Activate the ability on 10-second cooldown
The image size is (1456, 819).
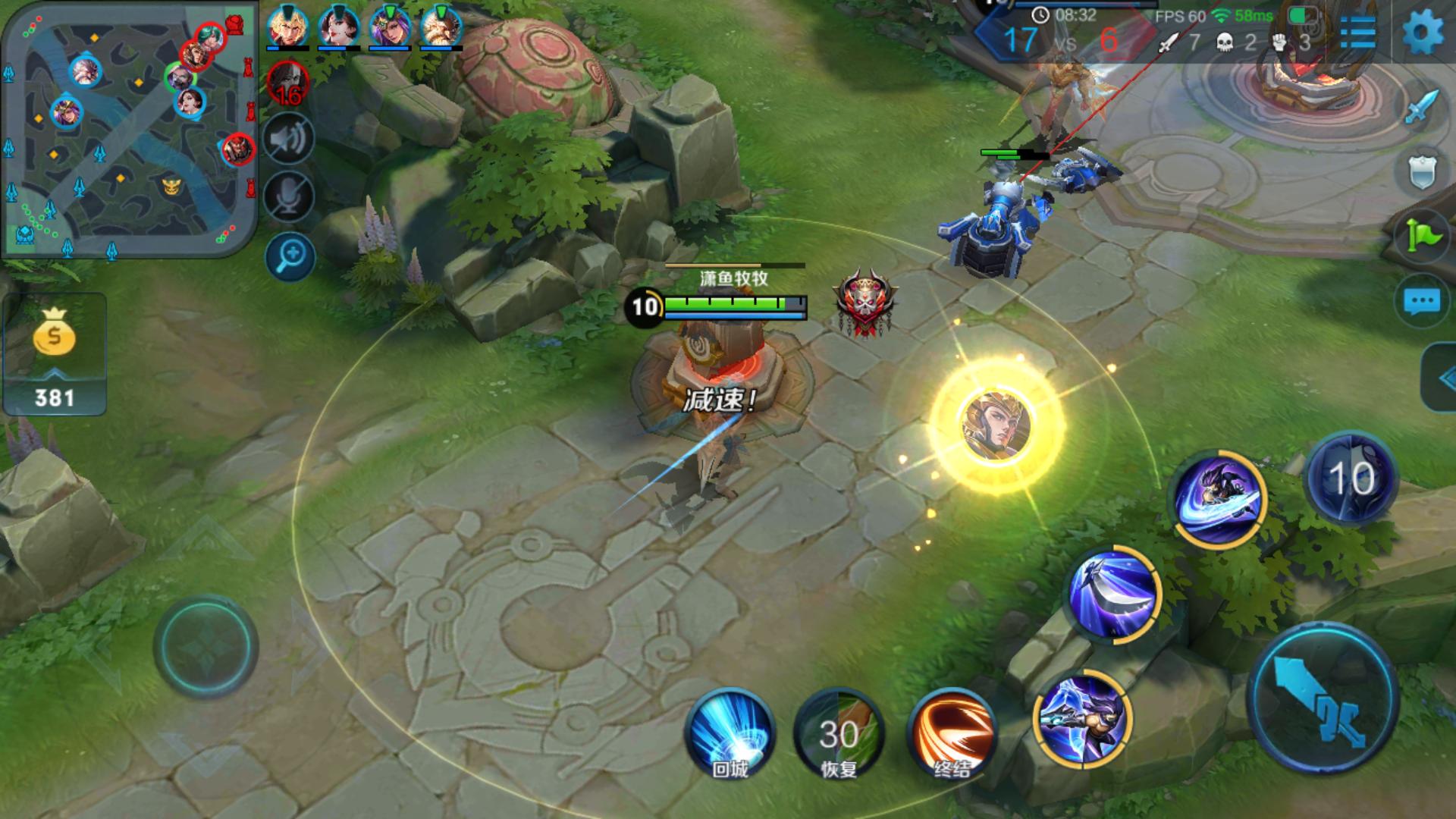click(x=1351, y=479)
